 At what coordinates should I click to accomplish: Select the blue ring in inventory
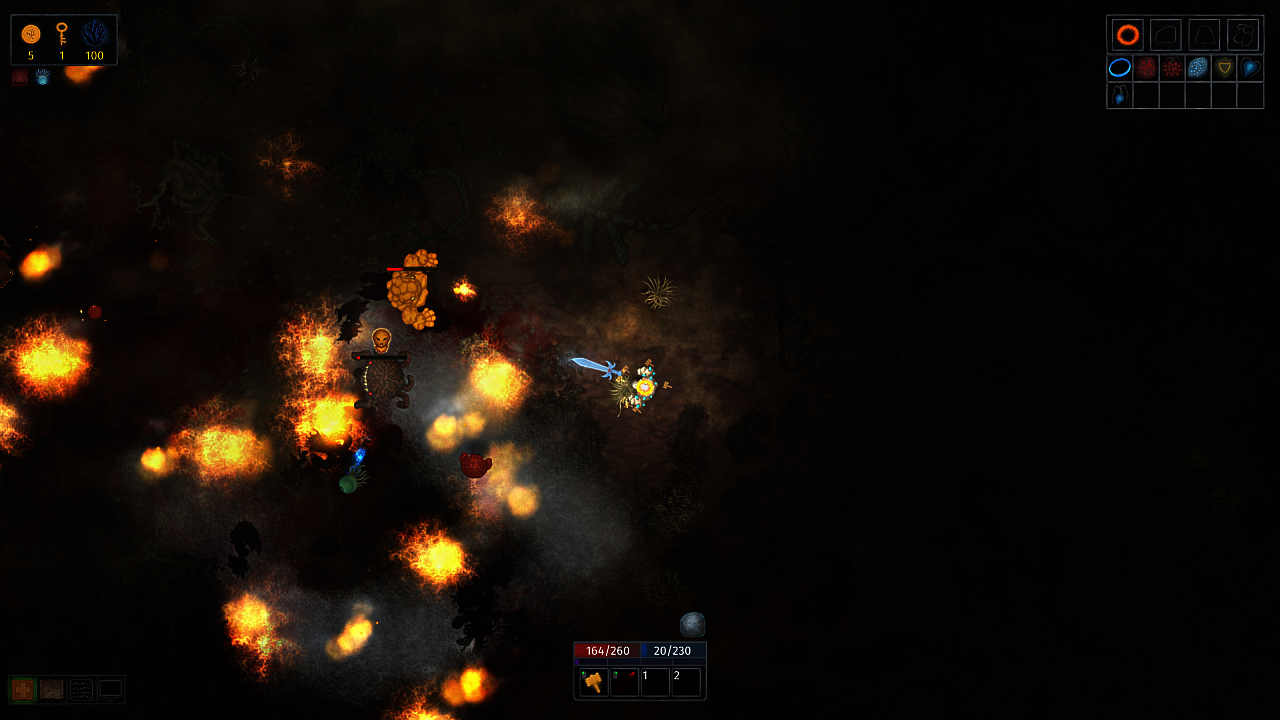tap(1120, 68)
